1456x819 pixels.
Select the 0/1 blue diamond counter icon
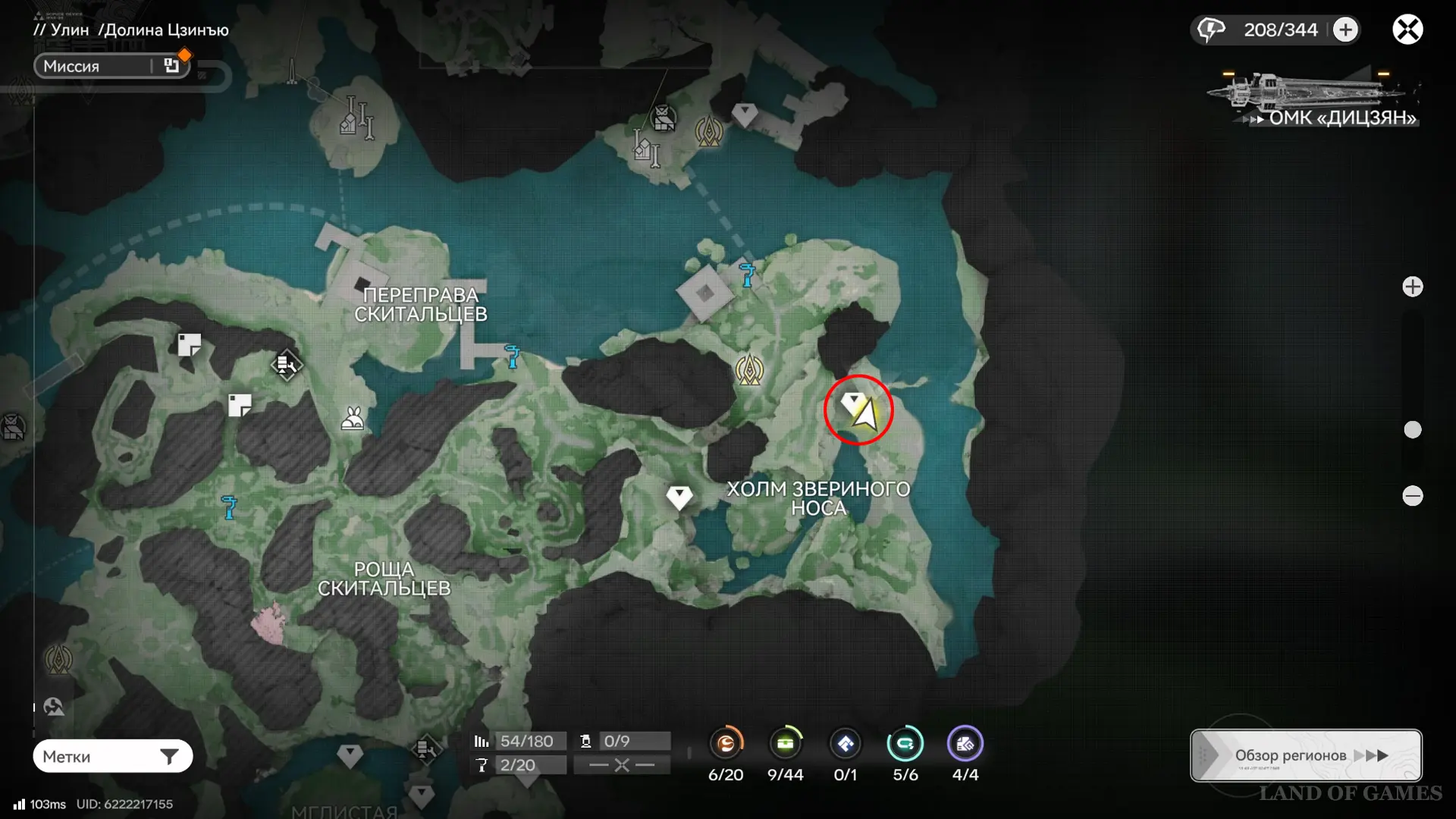click(x=845, y=744)
